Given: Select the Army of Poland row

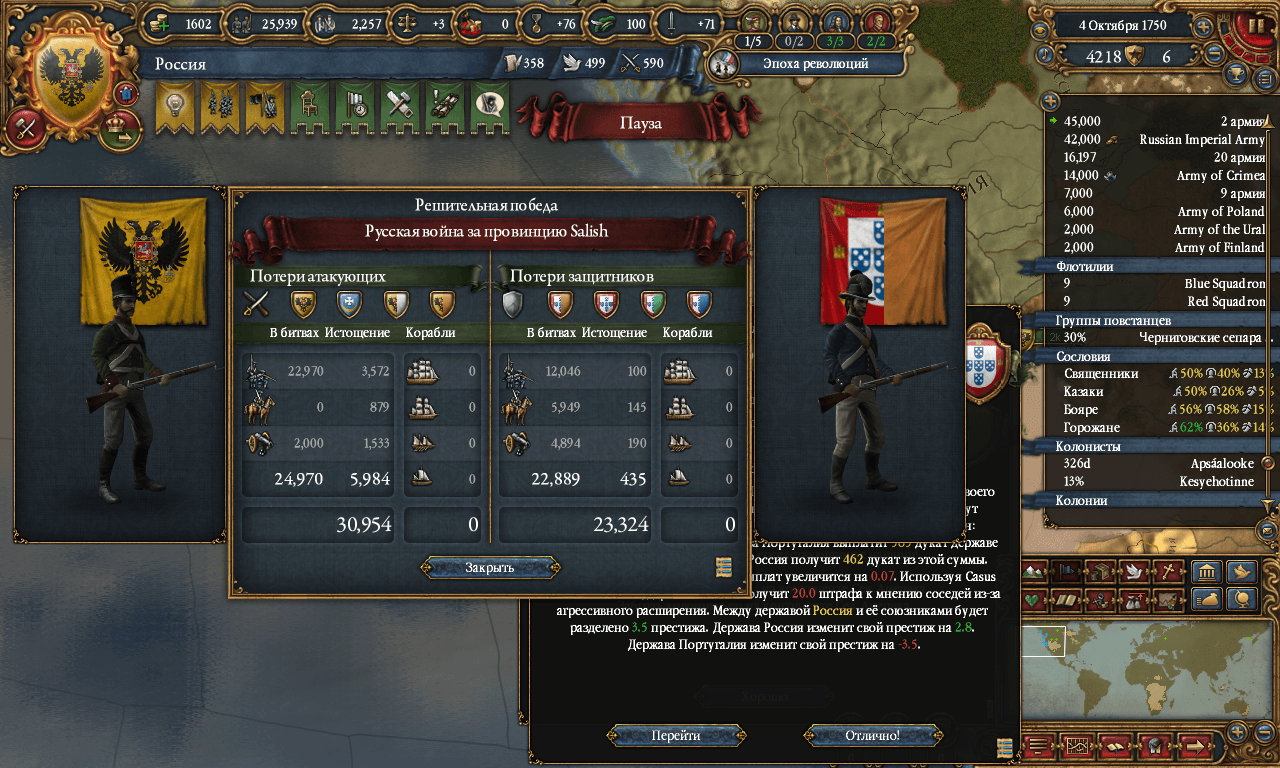Looking at the screenshot, I should click(x=1160, y=212).
